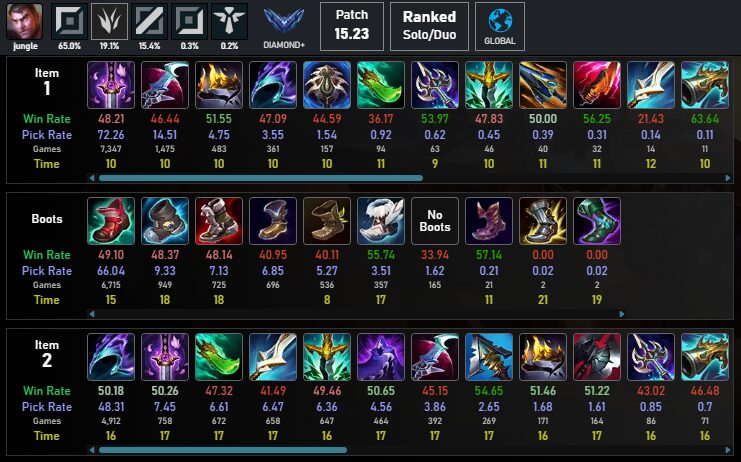
Task: Click the white winged boots with 55.74 win rate
Action: point(381,220)
